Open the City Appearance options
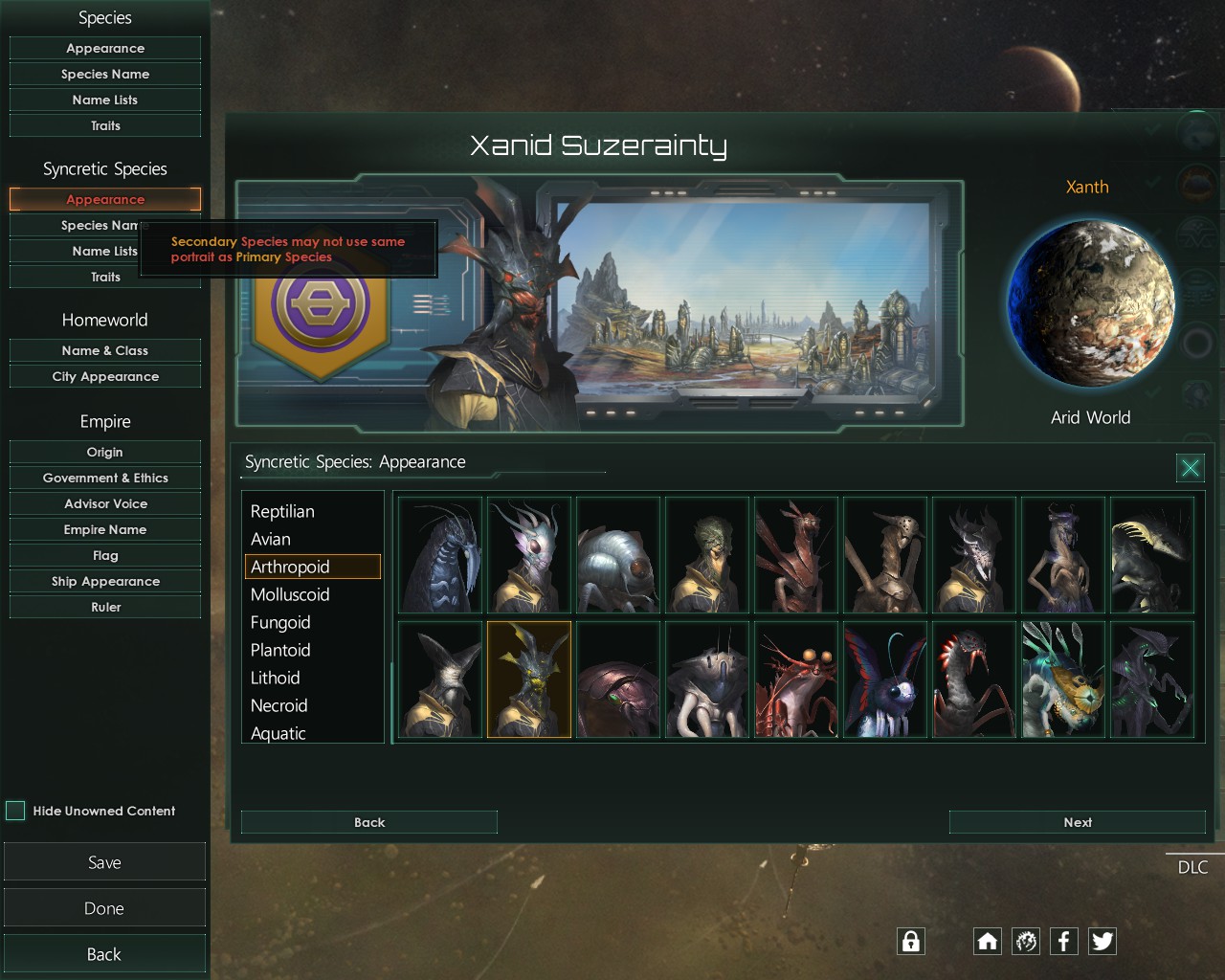Screen dimensions: 1225x980 click(104, 376)
